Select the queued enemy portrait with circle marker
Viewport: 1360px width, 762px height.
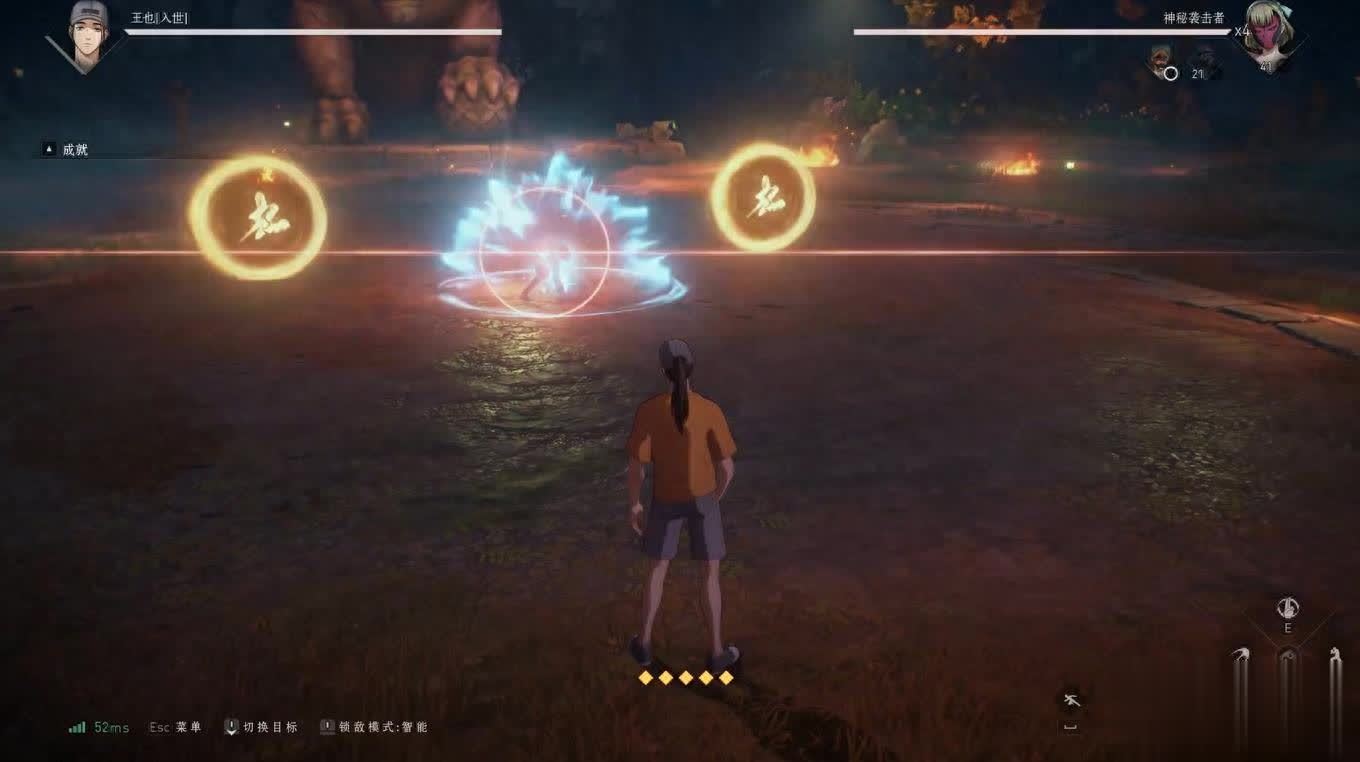pos(1163,62)
